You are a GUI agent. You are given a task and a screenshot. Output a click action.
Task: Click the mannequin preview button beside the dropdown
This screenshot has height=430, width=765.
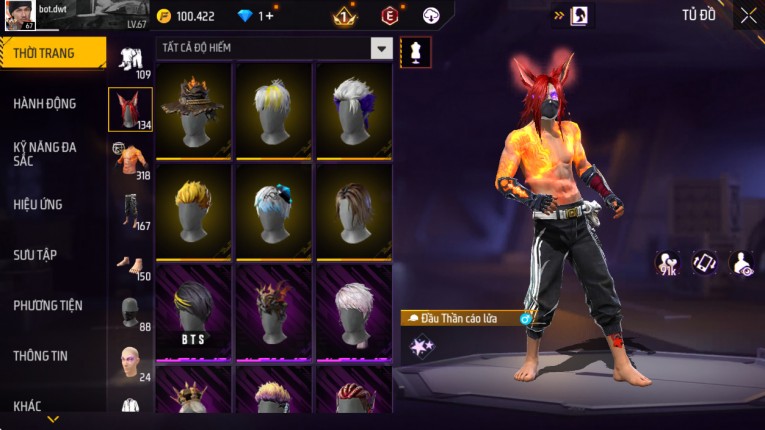click(x=415, y=52)
